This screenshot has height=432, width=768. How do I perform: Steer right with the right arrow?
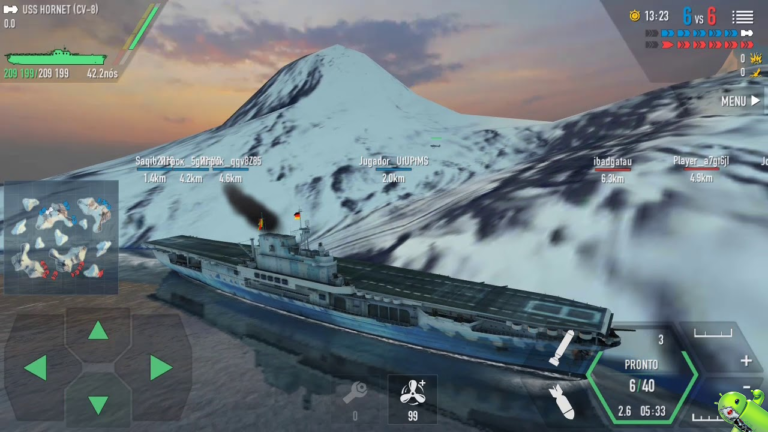160,367
